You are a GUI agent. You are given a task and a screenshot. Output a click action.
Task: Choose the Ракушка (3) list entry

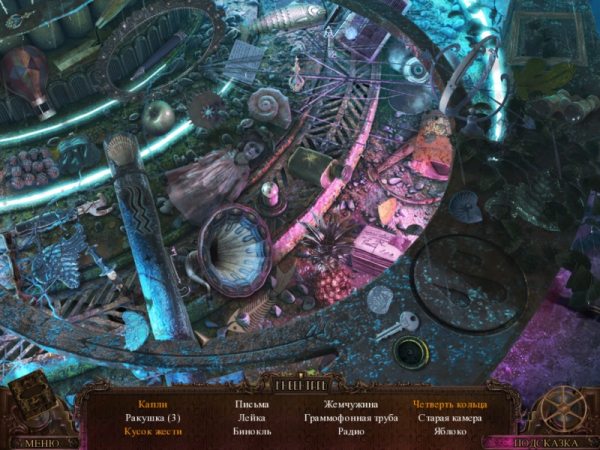tap(150, 418)
